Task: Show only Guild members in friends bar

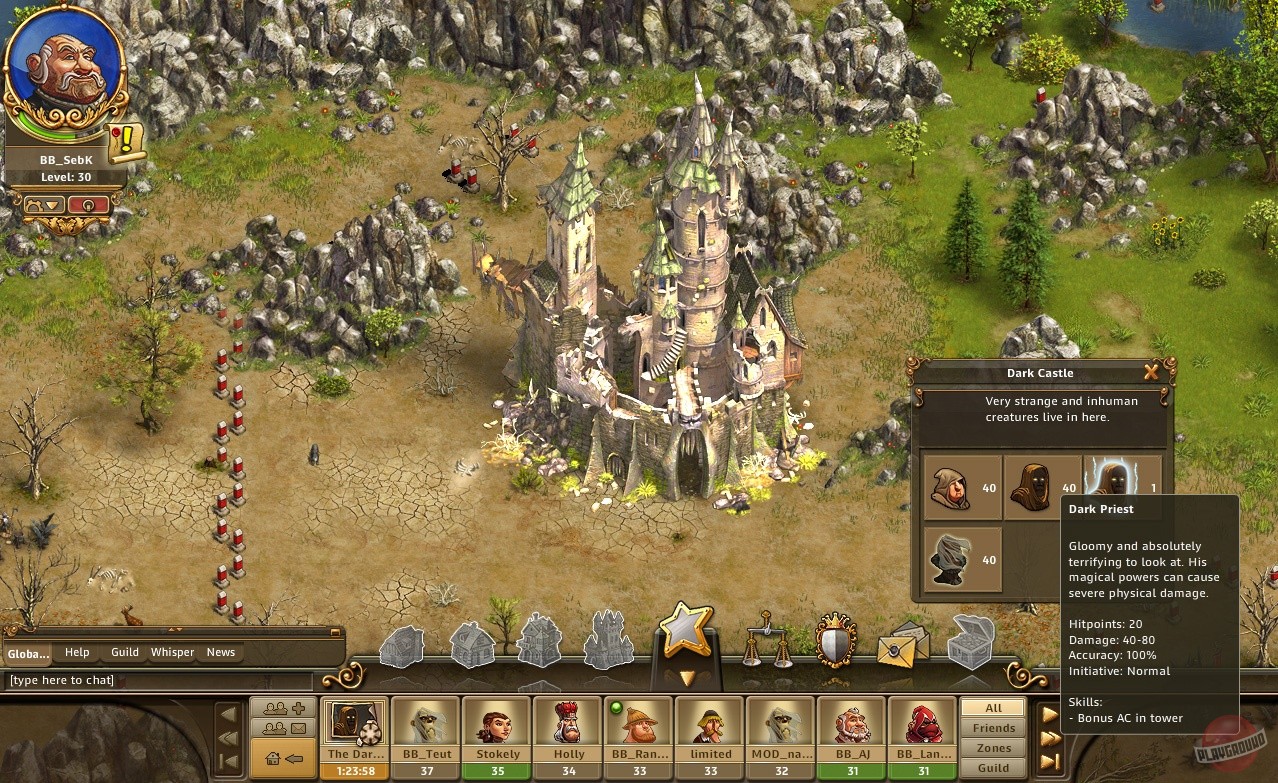Action: point(993,768)
